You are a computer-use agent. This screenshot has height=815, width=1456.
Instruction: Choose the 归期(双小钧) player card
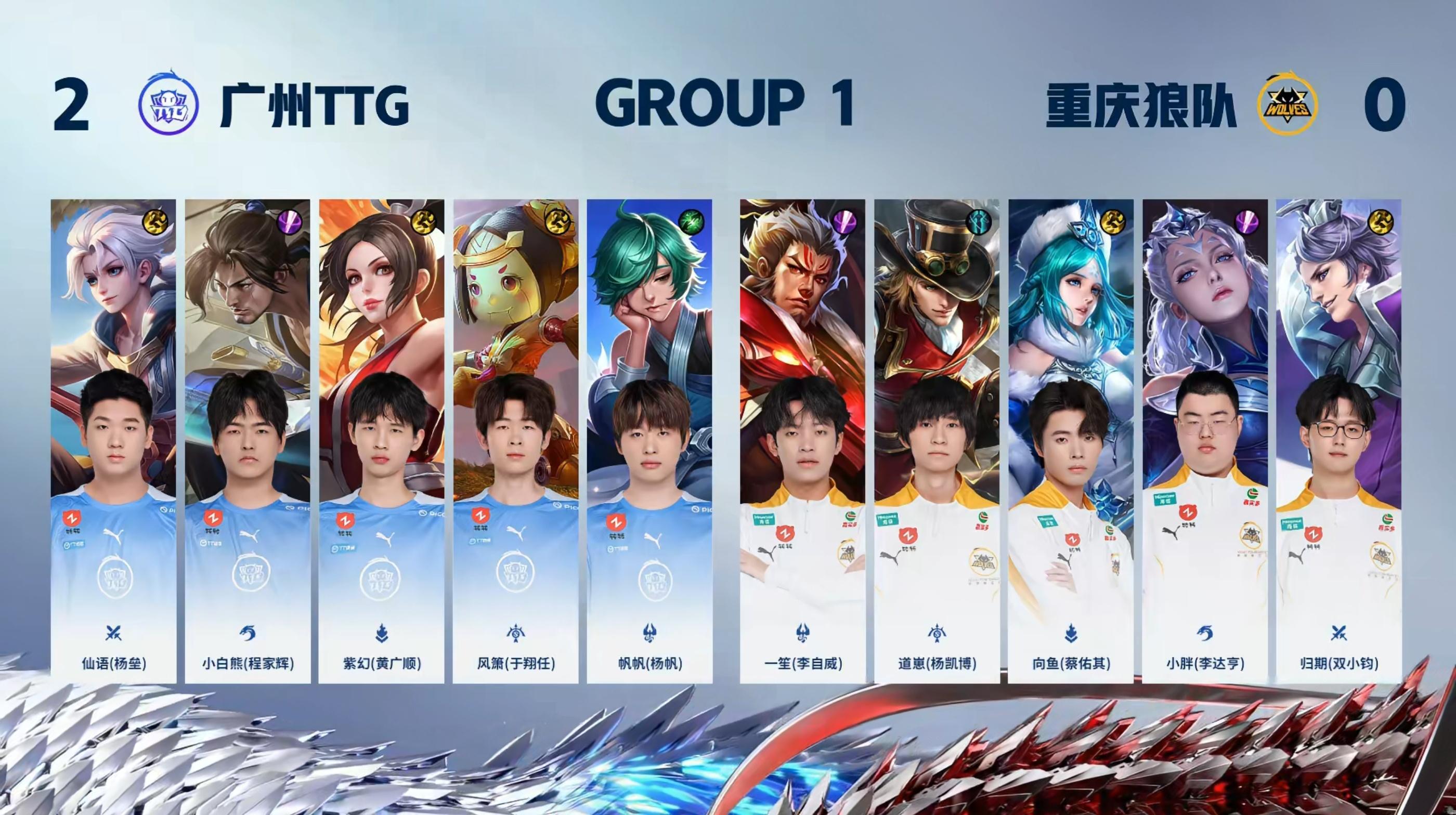tap(1338, 441)
